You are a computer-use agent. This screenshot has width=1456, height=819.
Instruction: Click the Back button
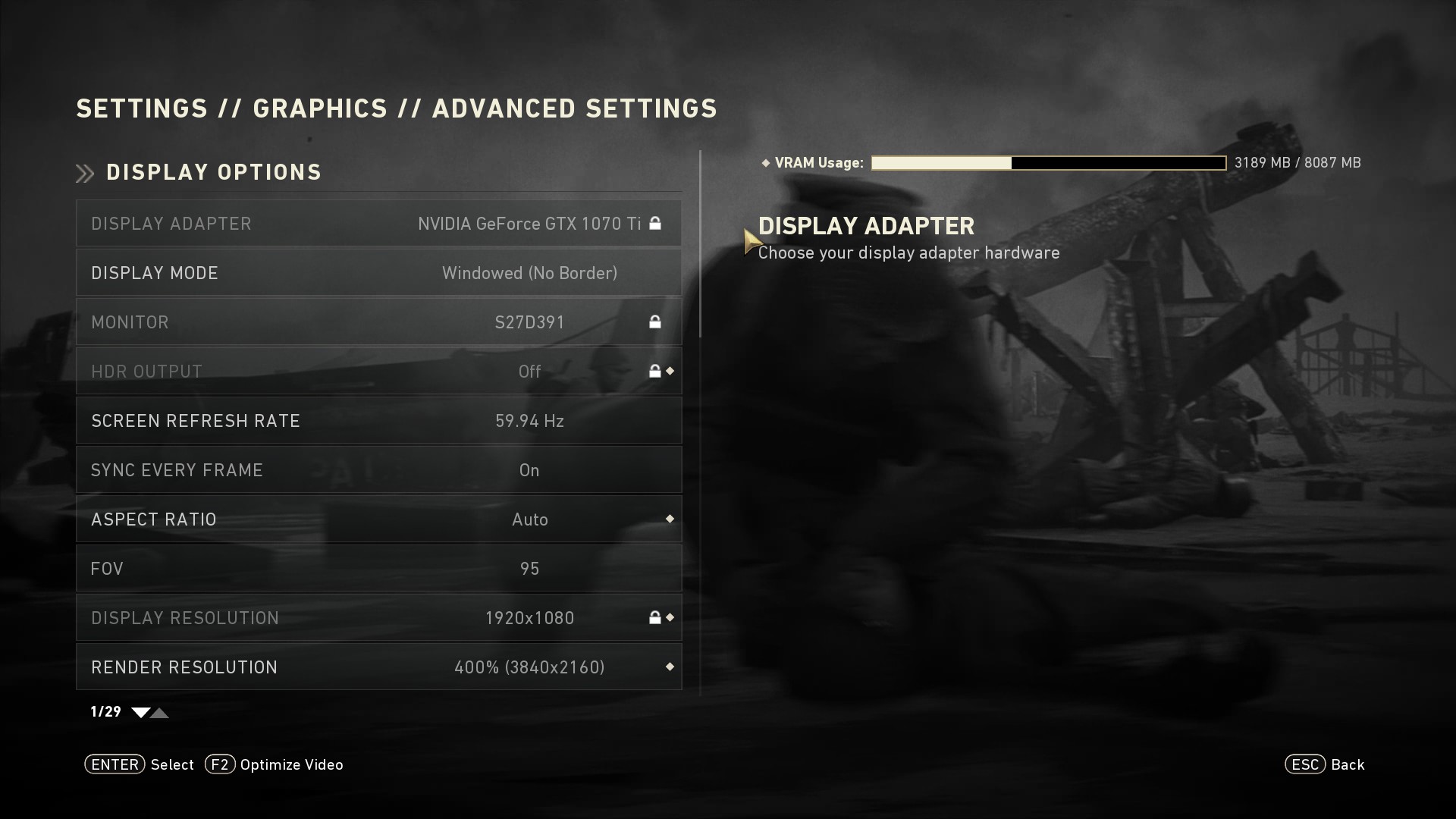point(1325,764)
